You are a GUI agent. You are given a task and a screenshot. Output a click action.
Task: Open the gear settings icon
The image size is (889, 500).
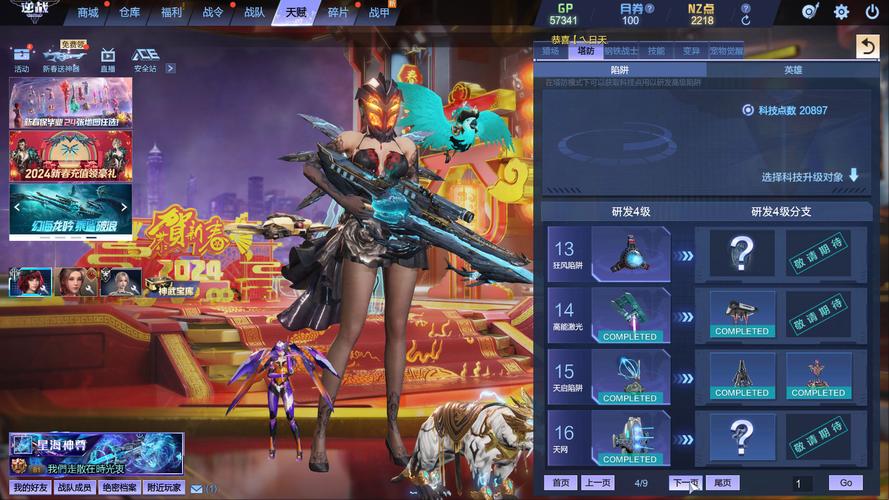[841, 12]
